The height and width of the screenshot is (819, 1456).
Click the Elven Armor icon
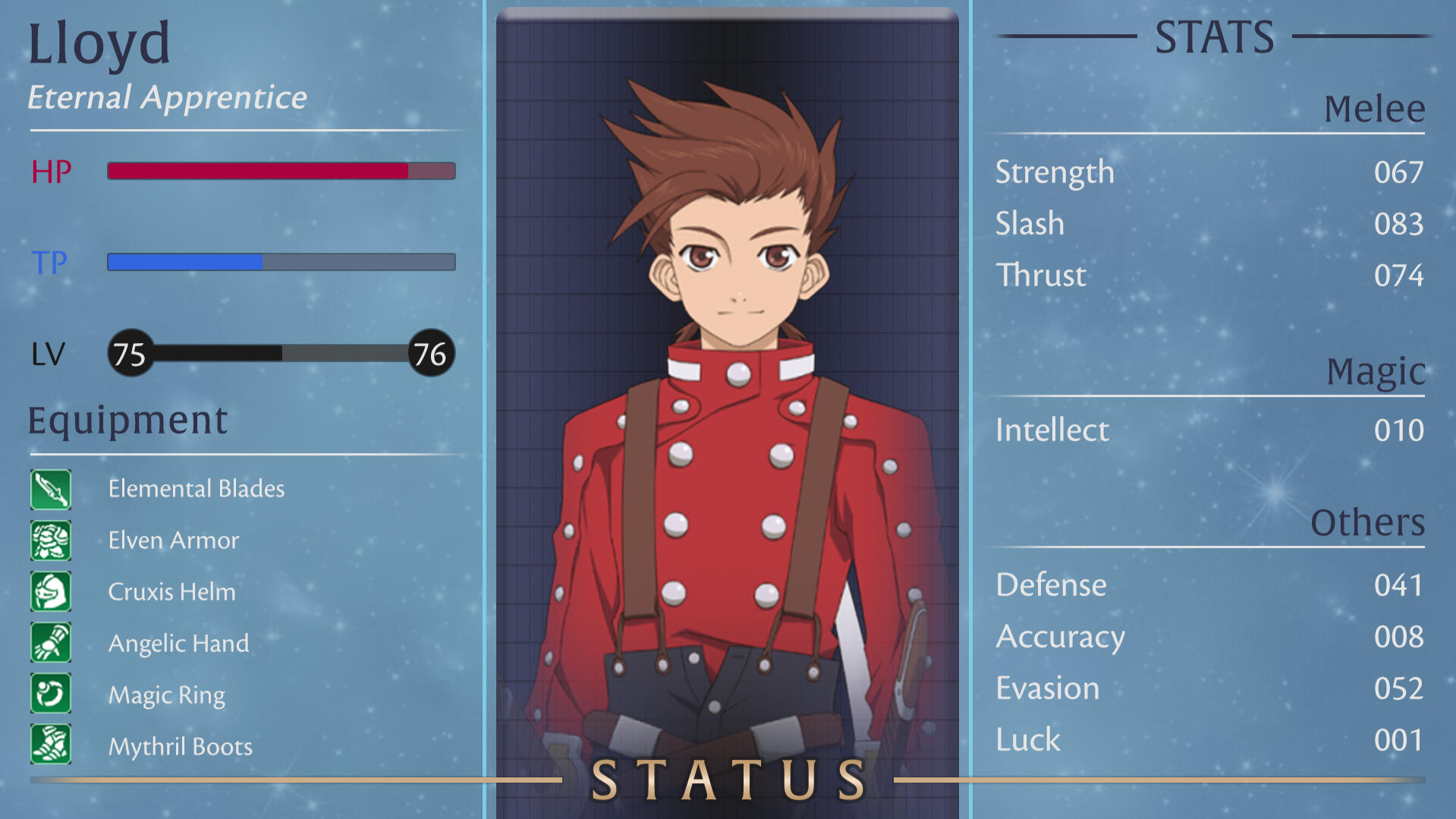[50, 540]
